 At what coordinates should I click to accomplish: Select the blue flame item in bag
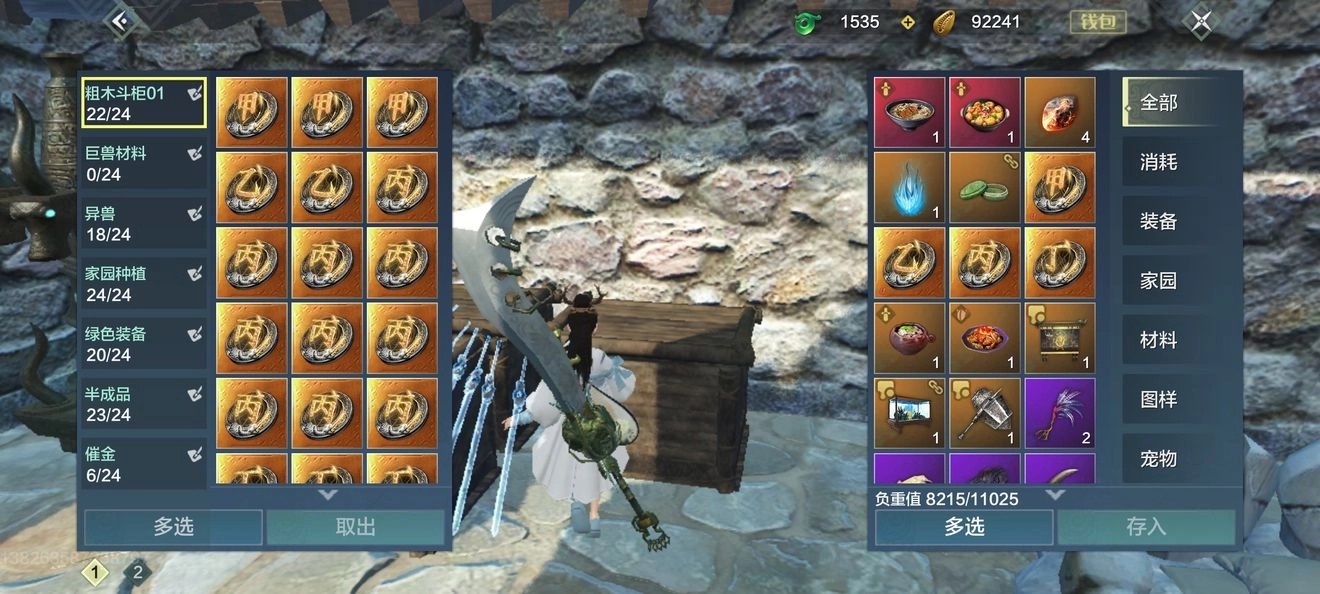tap(909, 187)
